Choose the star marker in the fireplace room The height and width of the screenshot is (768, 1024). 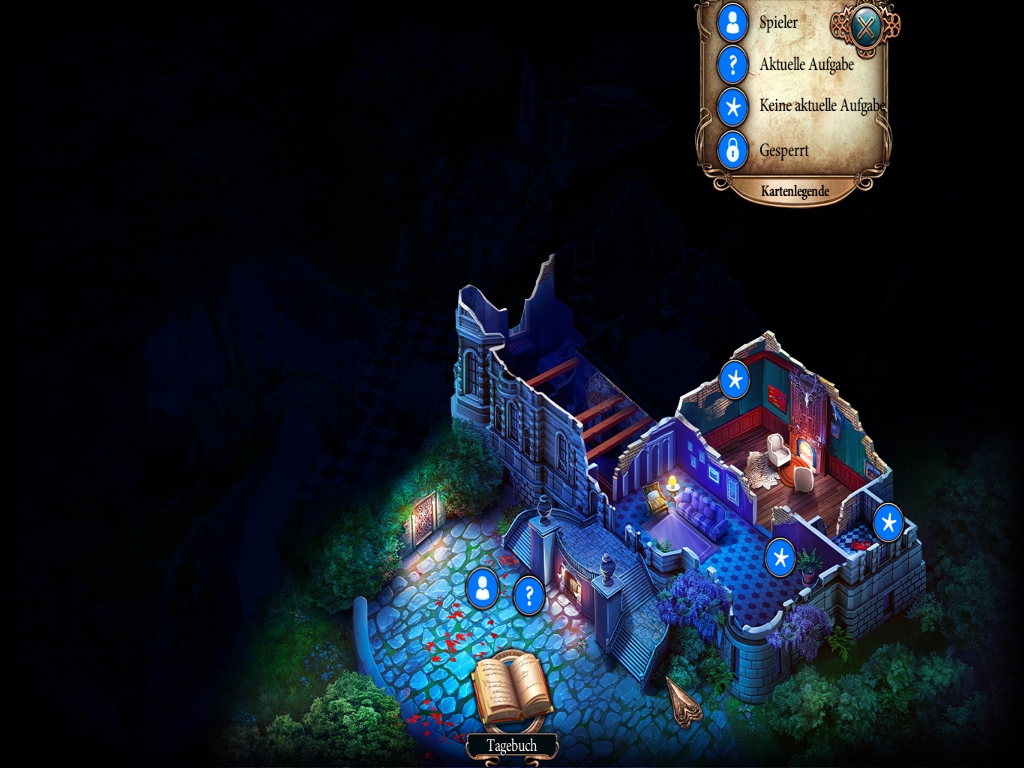pos(735,380)
